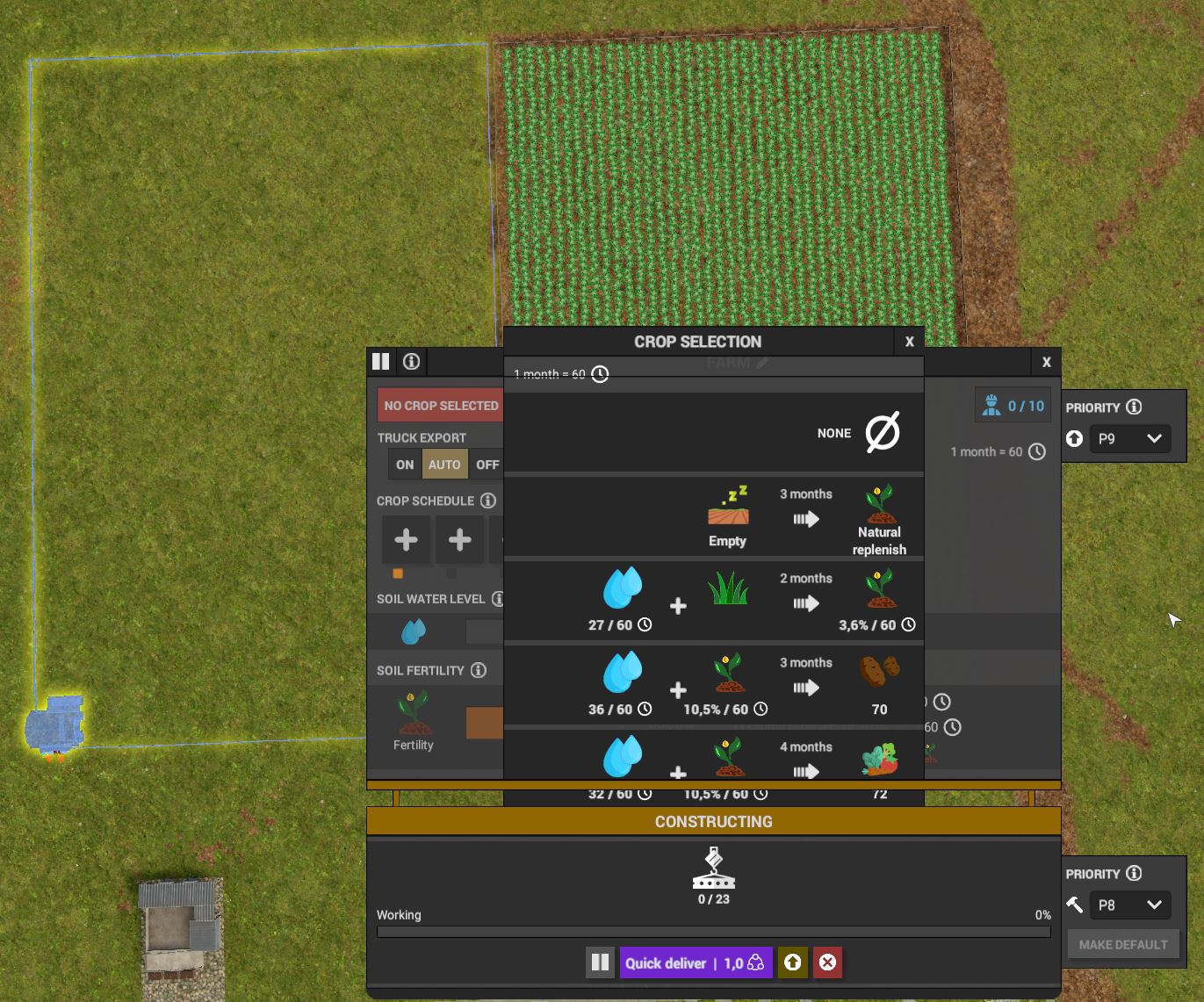This screenshot has width=1204, height=1002.
Task: Enable AUTO mode for Truck Export
Action: (x=444, y=464)
